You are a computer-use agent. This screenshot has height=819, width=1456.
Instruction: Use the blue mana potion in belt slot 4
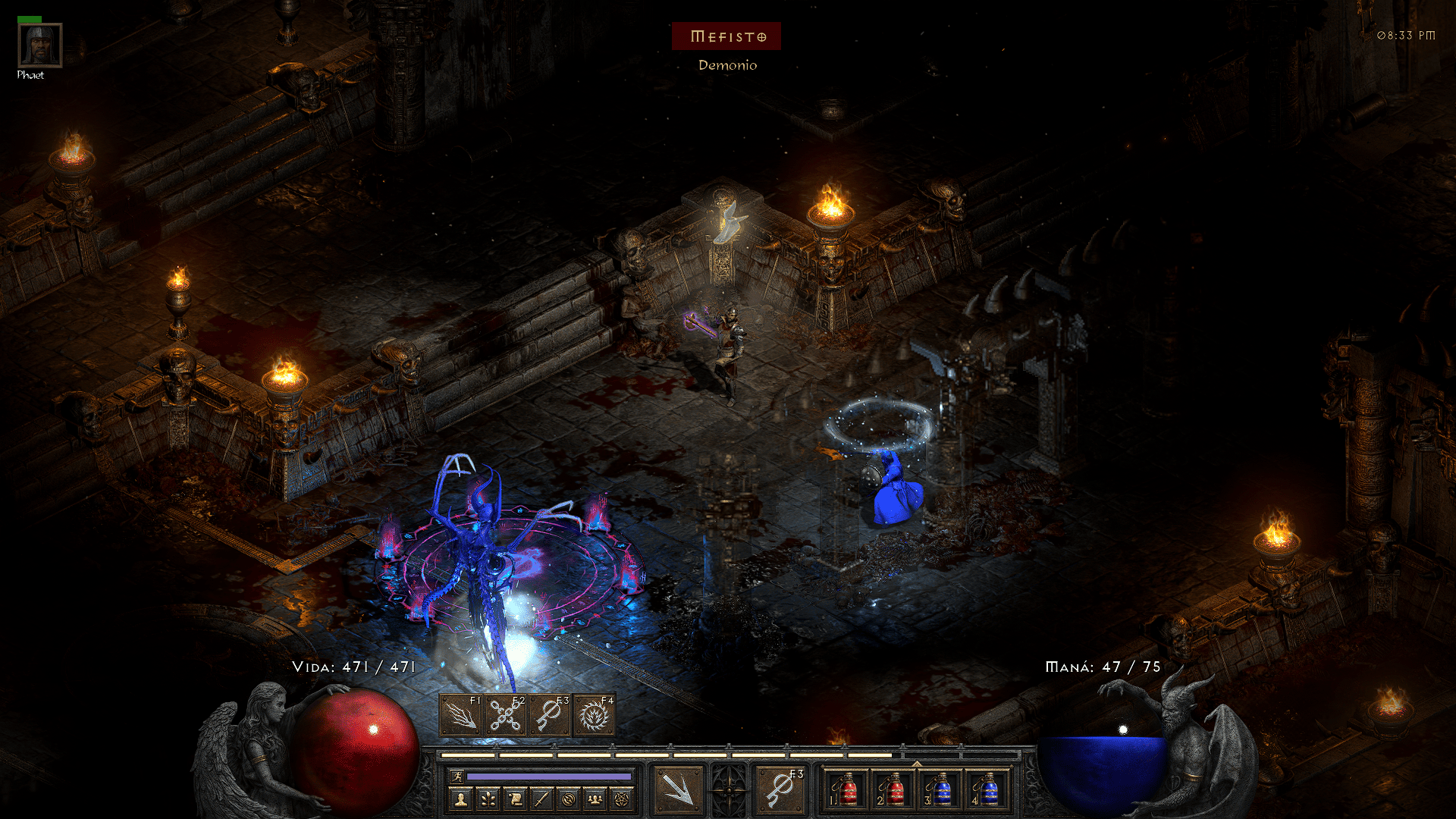click(x=988, y=790)
